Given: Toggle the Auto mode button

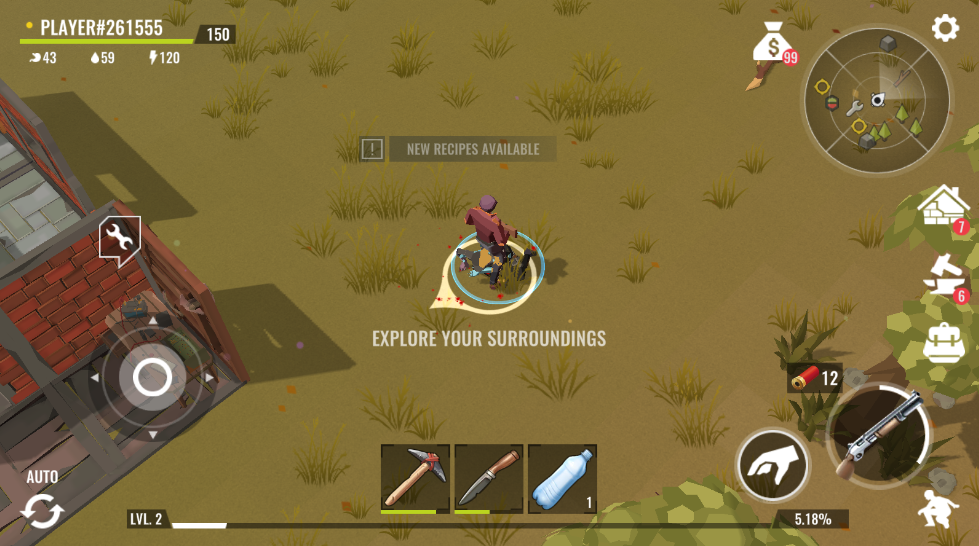Looking at the screenshot, I should 42,504.
